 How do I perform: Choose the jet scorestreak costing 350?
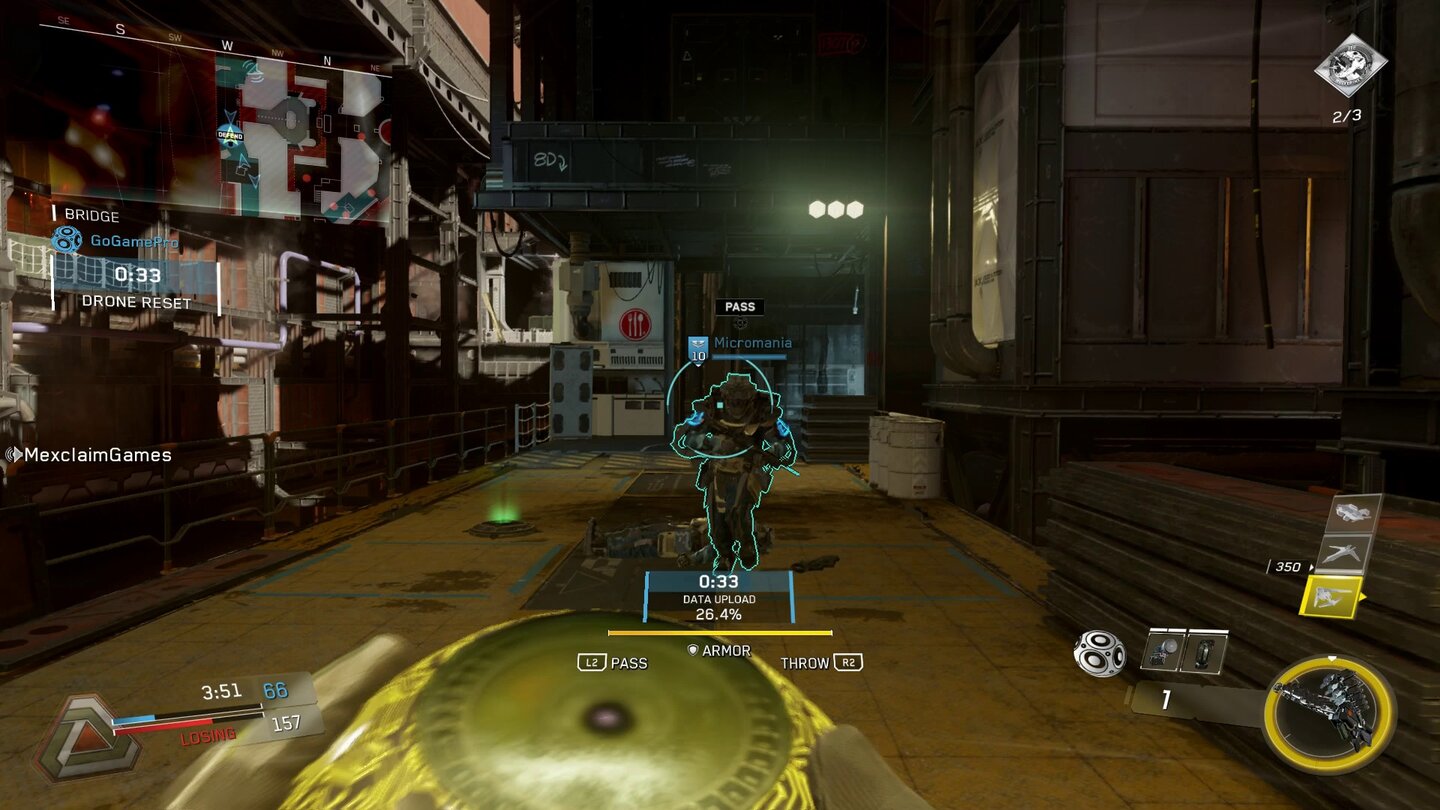(x=1342, y=553)
